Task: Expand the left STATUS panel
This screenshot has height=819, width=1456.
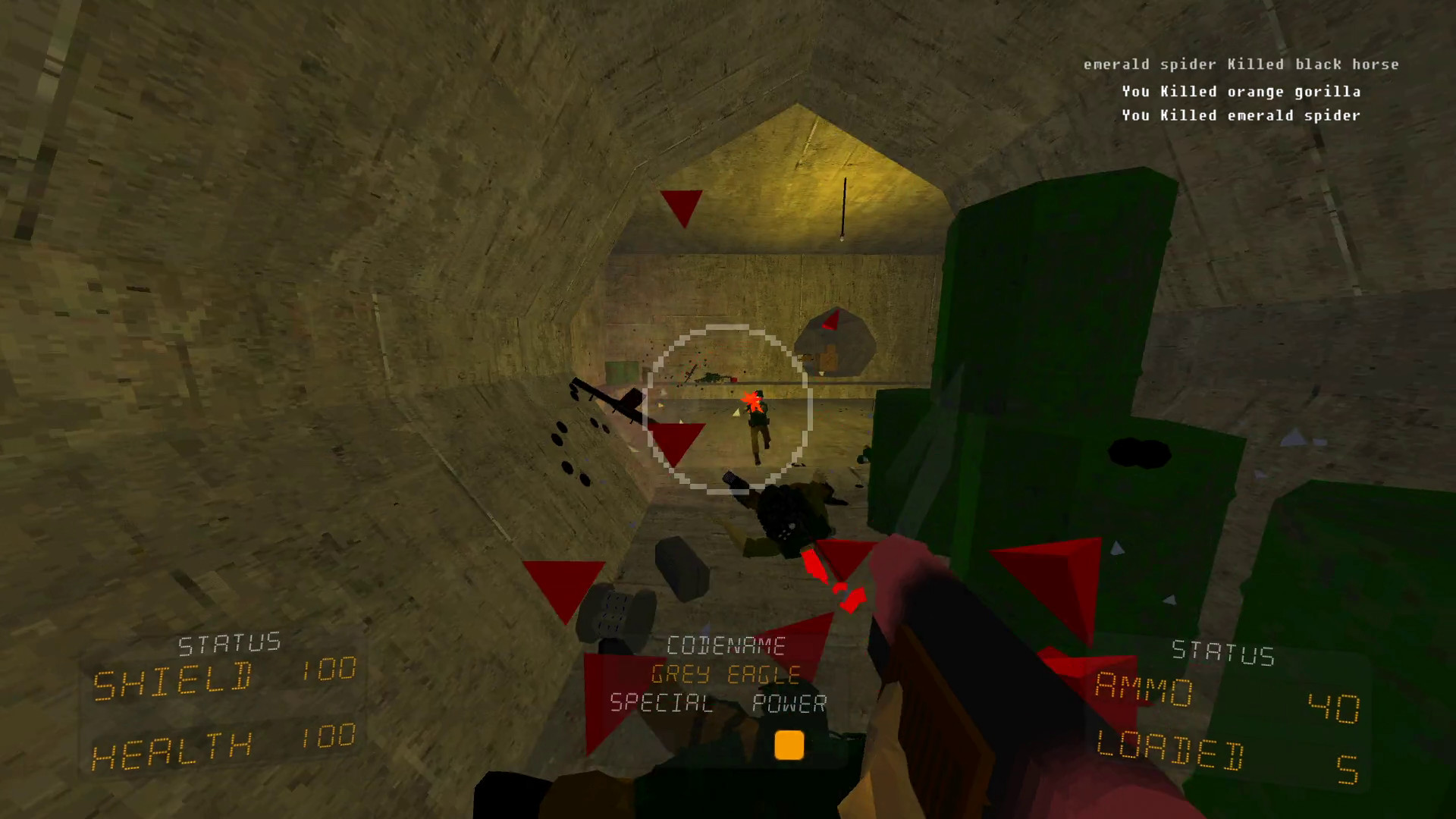Action: (227, 643)
